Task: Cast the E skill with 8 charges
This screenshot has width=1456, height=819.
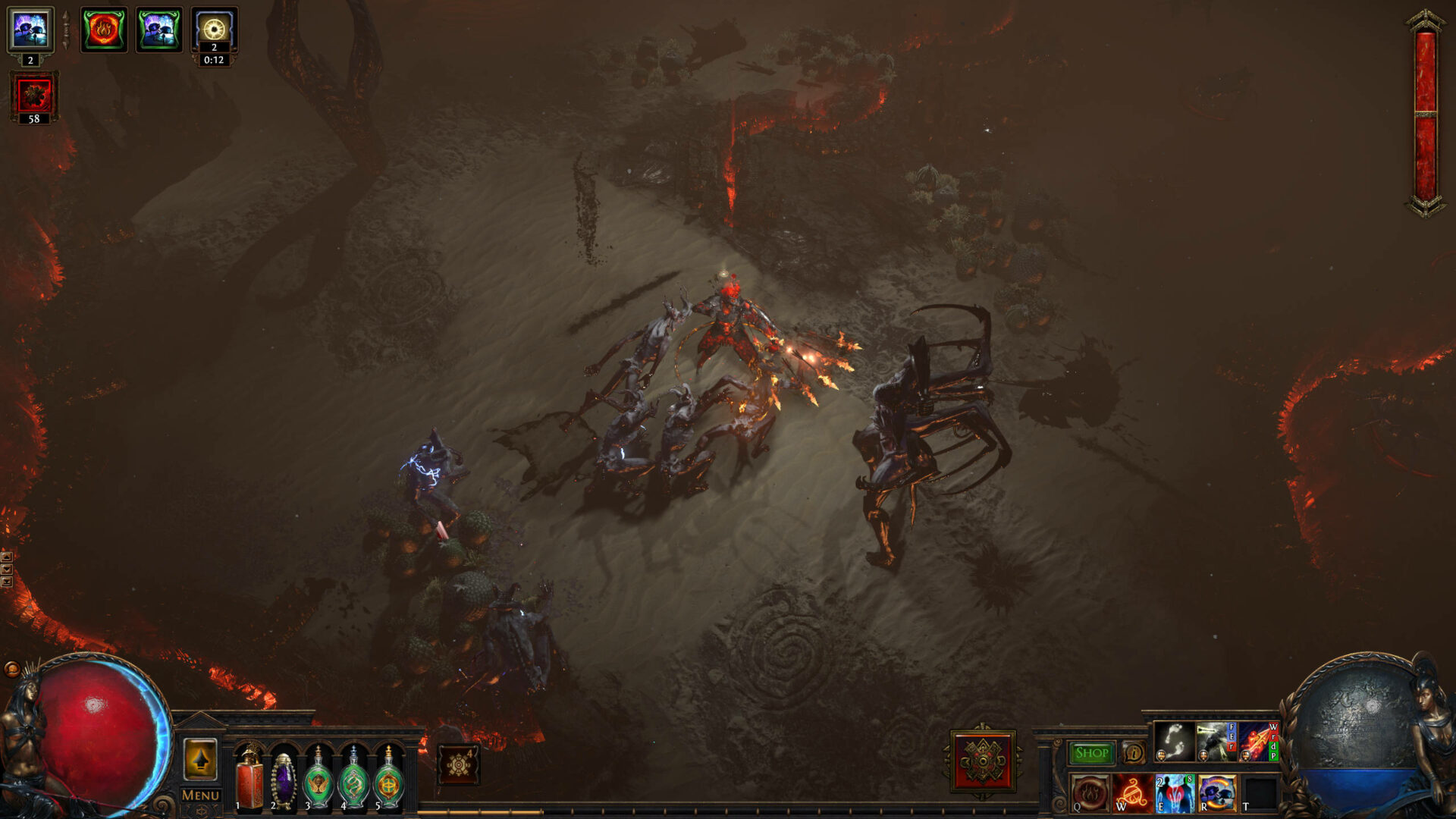Action: pyautogui.click(x=1174, y=795)
